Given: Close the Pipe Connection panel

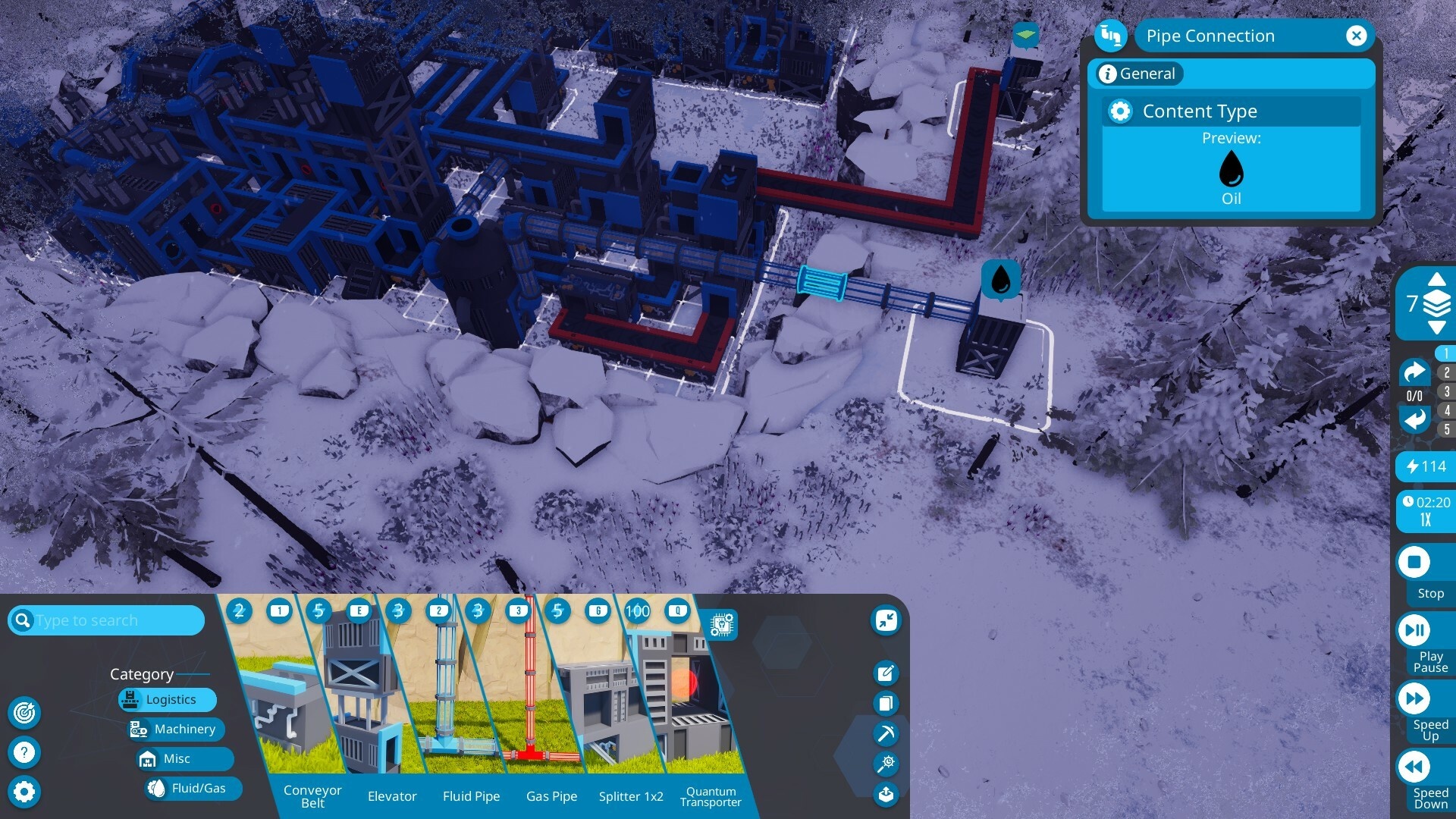Looking at the screenshot, I should [1356, 36].
